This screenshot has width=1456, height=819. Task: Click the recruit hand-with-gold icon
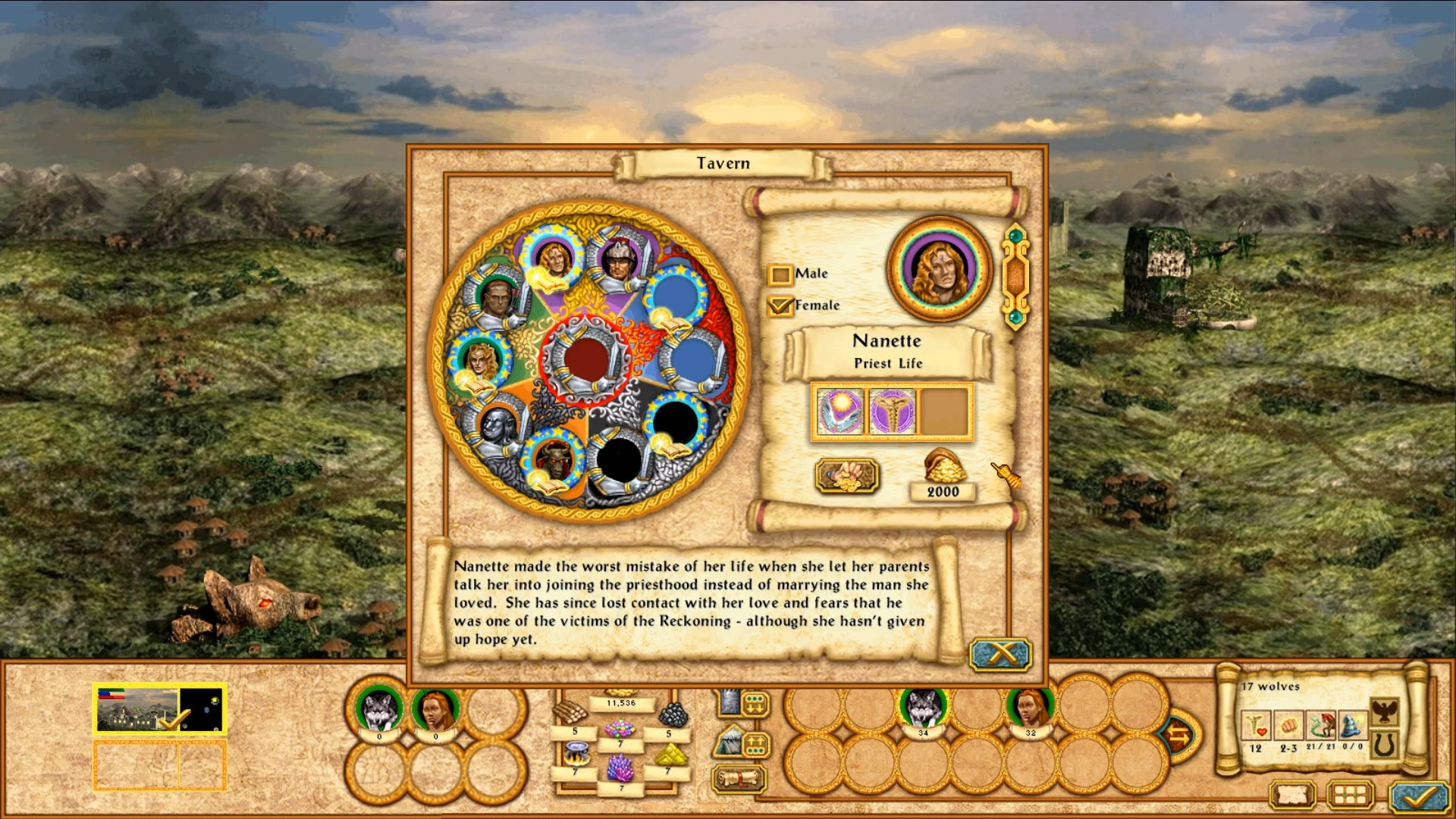click(846, 475)
